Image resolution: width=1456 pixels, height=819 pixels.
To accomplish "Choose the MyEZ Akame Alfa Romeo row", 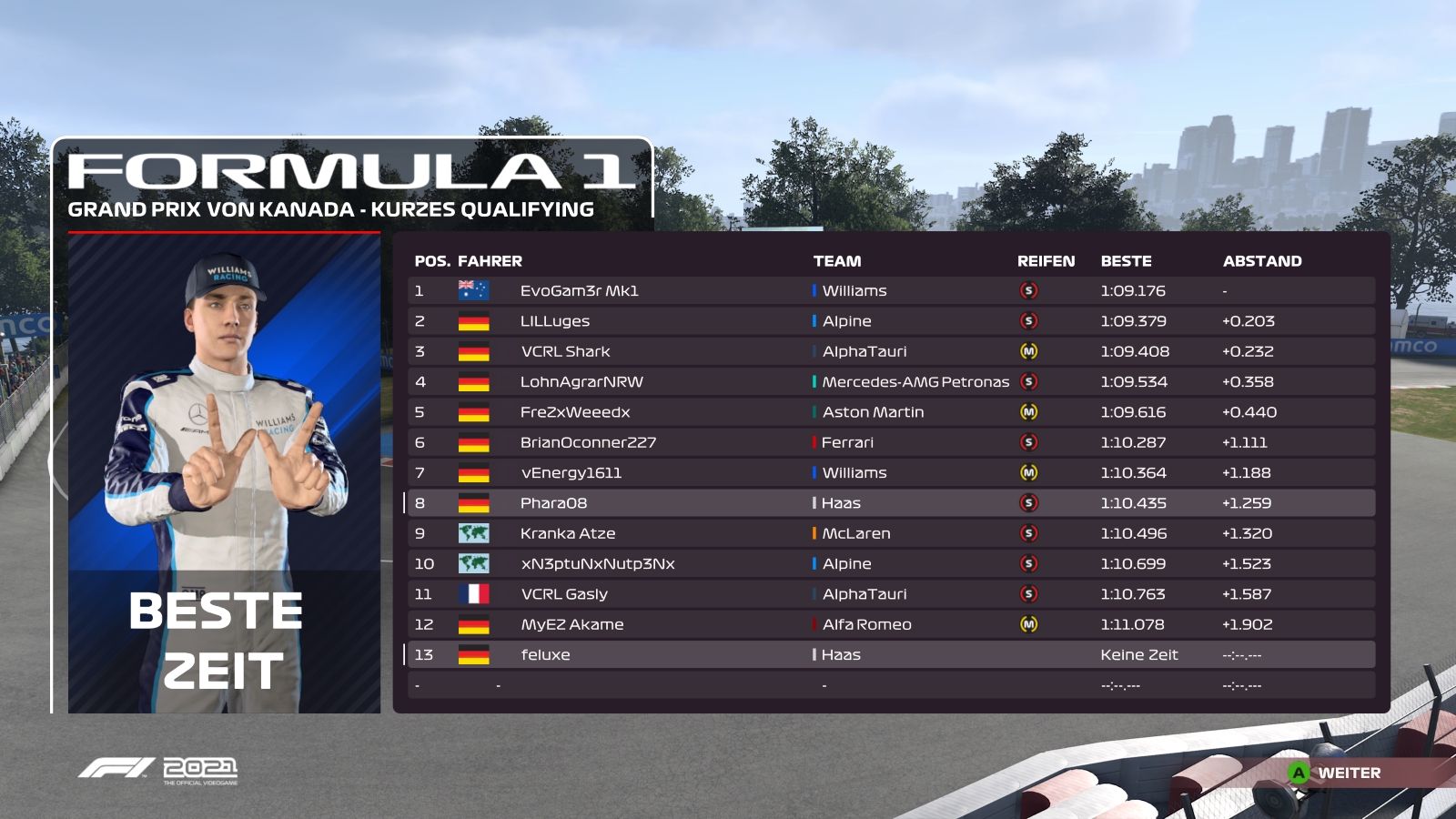I will 571,624.
